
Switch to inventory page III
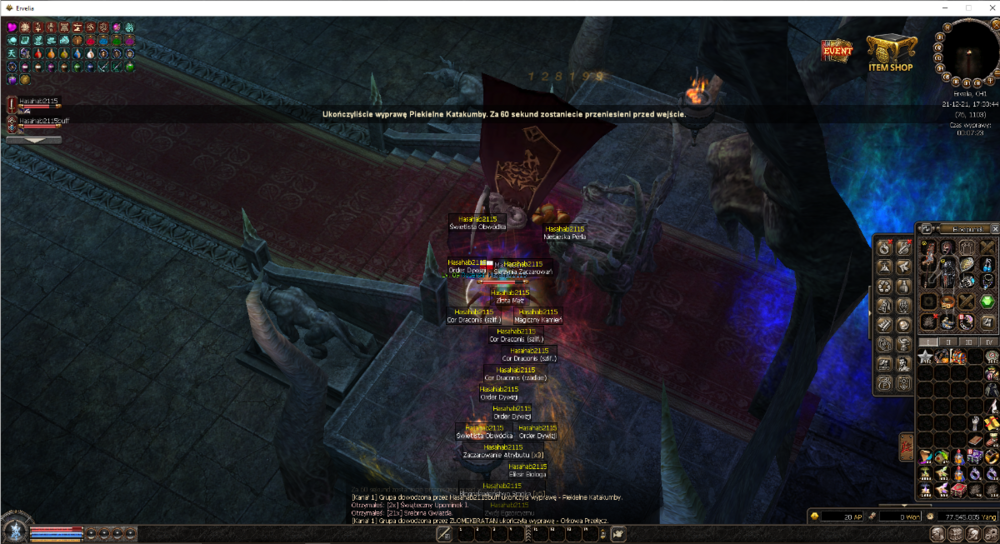point(970,342)
